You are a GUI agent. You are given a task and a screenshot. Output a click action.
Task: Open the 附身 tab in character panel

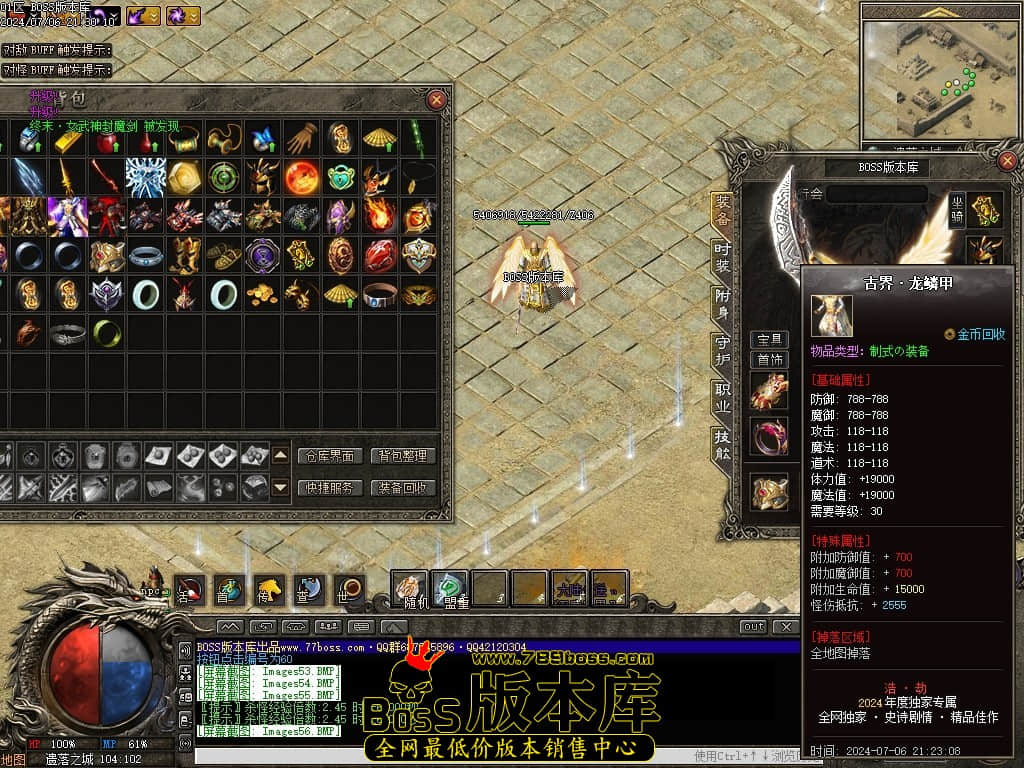[x=722, y=303]
